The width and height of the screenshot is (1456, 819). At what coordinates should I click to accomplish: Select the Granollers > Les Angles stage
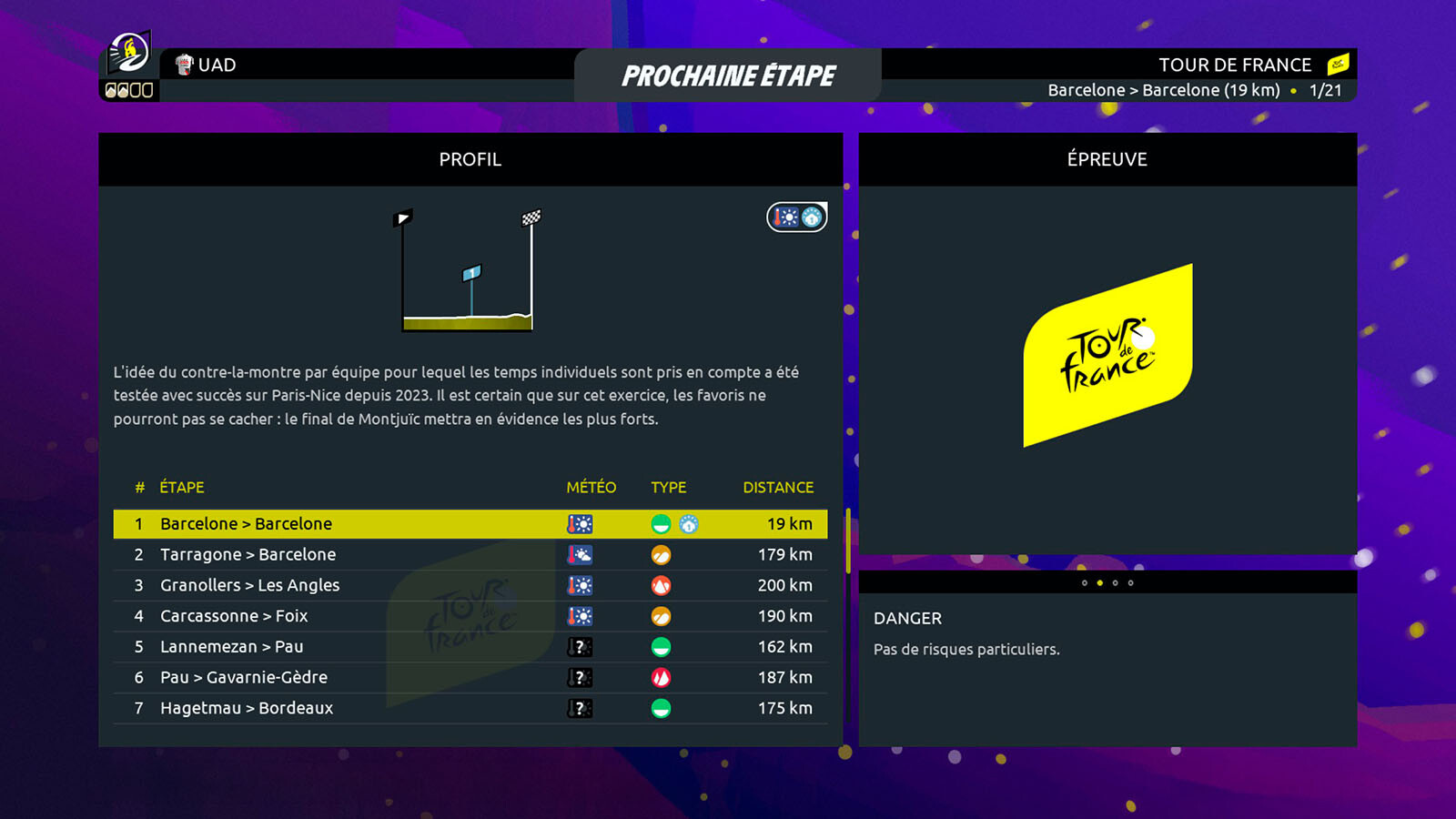pyautogui.click(x=470, y=586)
